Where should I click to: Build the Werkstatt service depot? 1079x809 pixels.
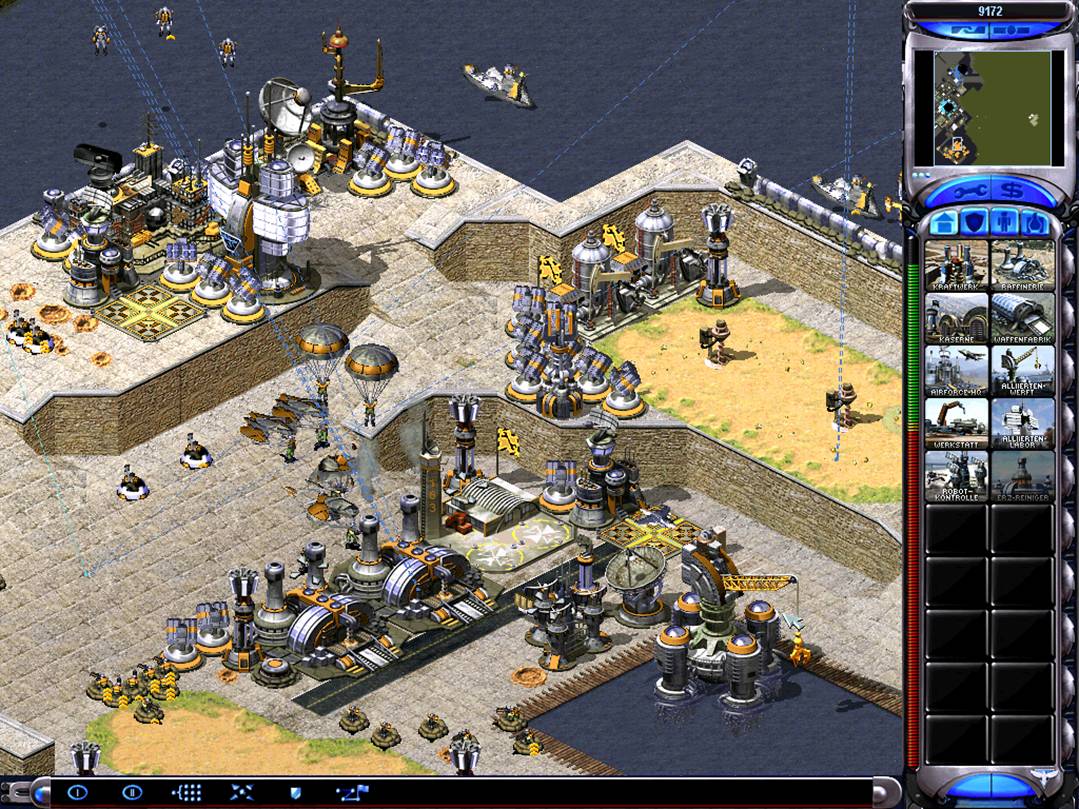957,424
